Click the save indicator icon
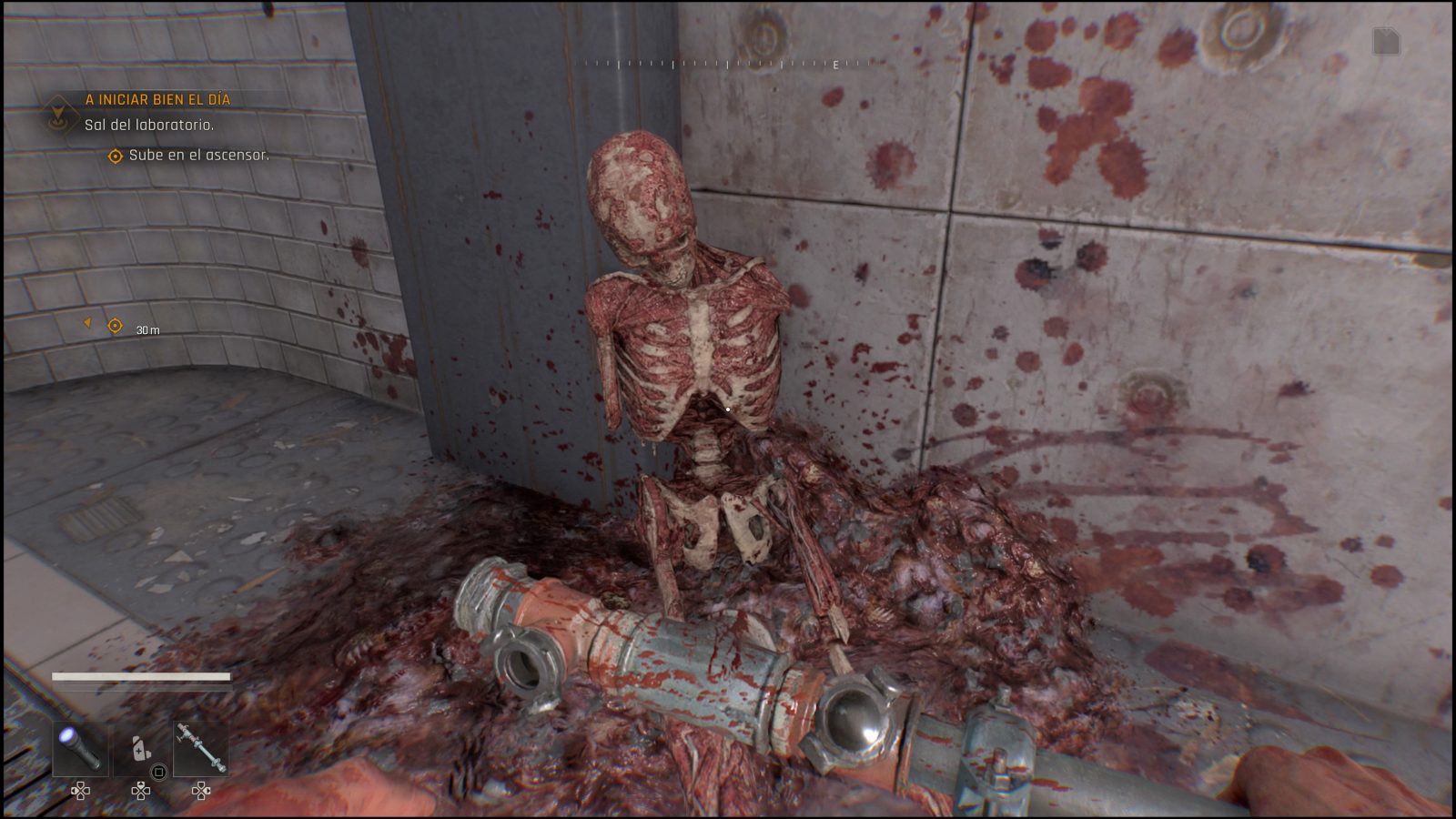The height and width of the screenshot is (819, 1456). click(1385, 41)
